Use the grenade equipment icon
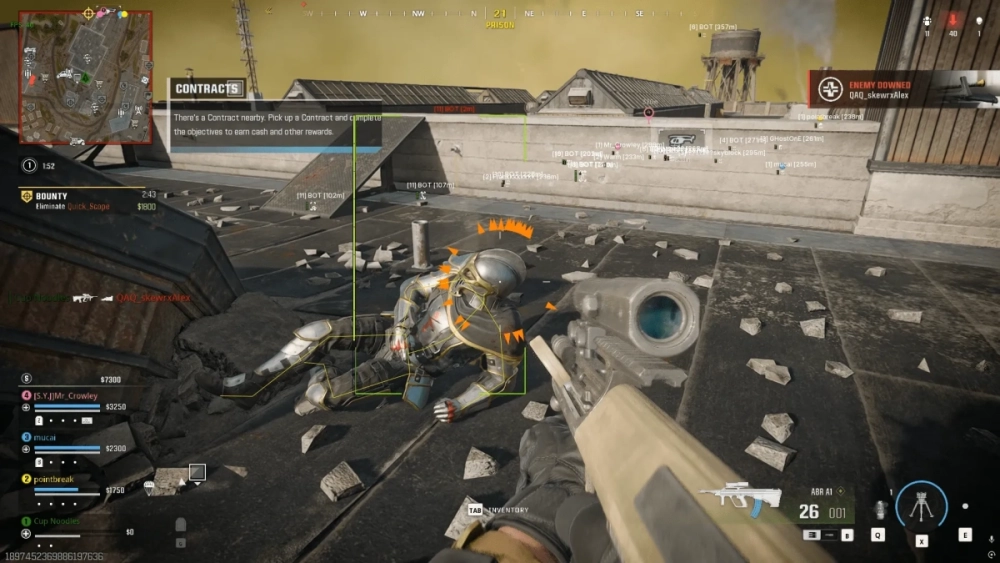Image resolution: width=1000 pixels, height=563 pixels. [x=879, y=509]
